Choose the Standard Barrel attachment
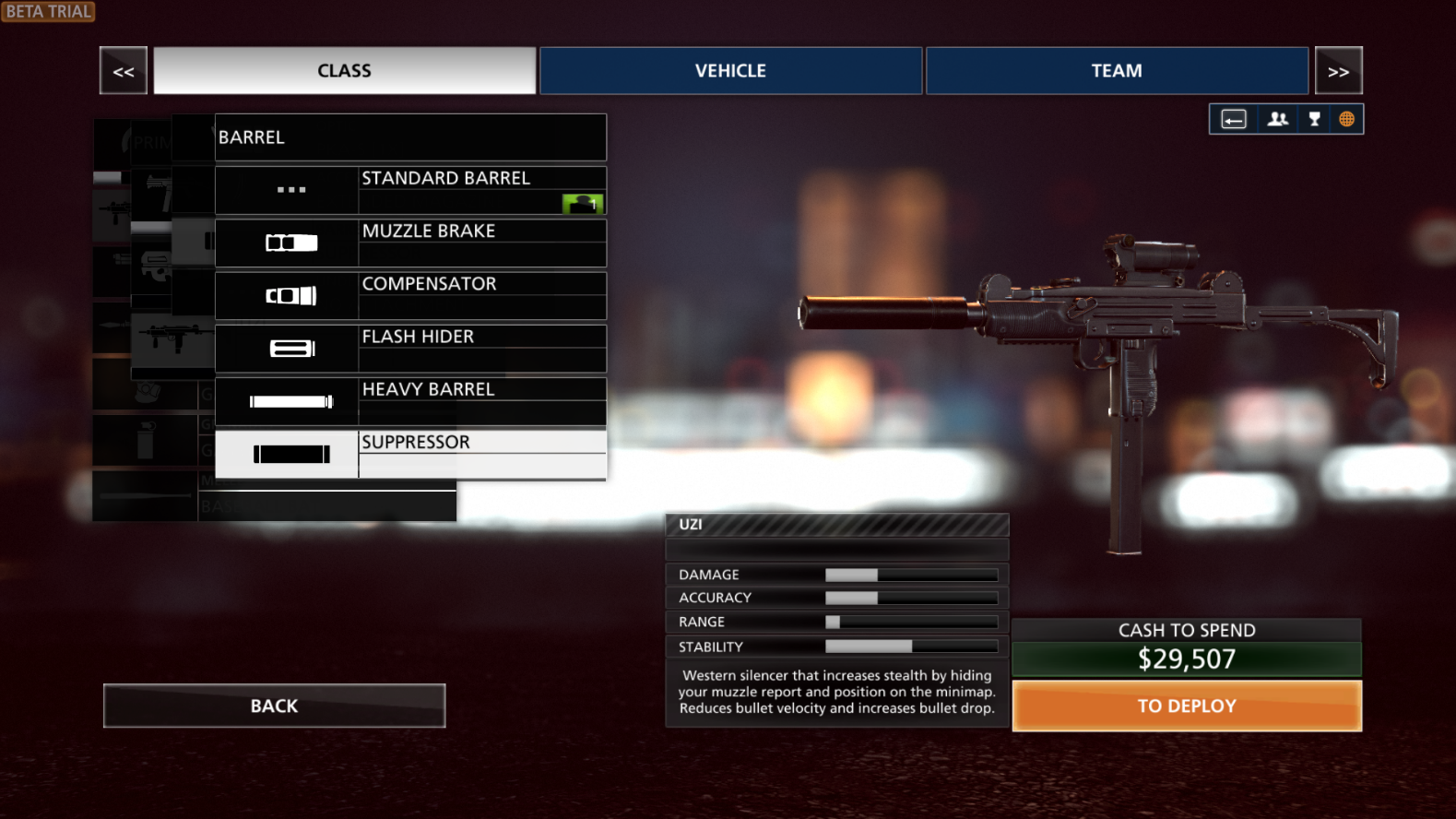This screenshot has width=1456, height=819. click(x=410, y=190)
